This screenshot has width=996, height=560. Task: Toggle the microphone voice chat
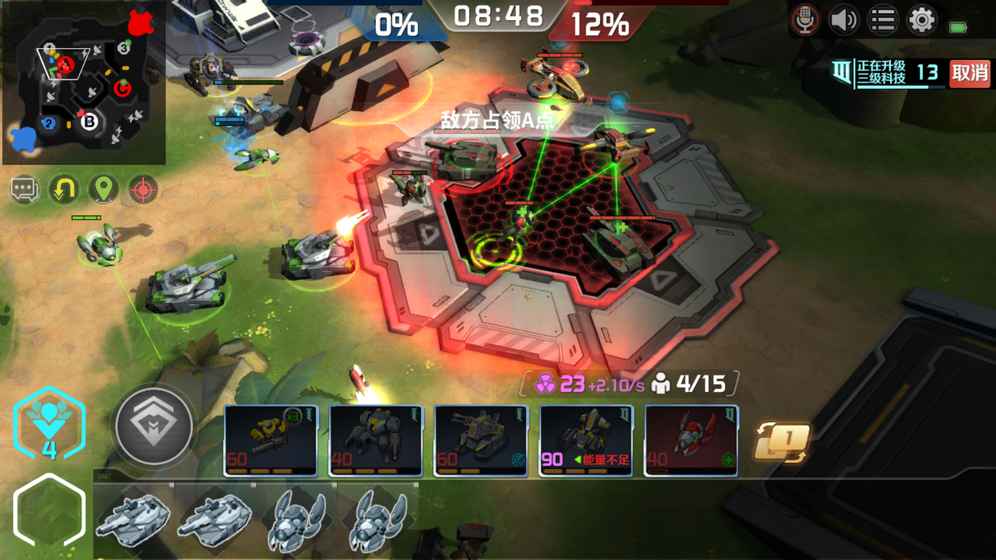point(804,20)
